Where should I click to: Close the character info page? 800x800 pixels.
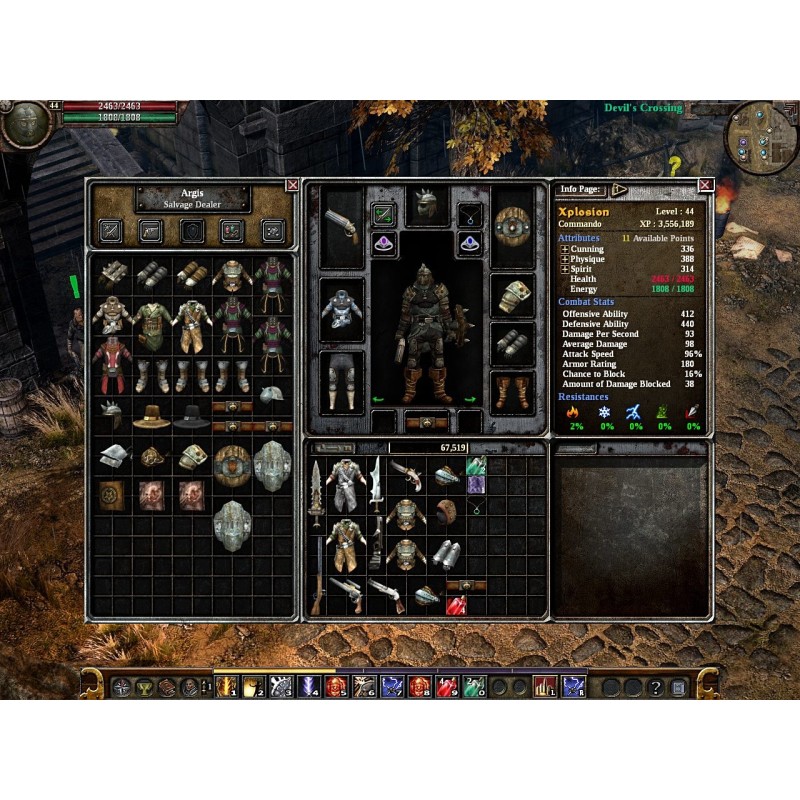coord(706,185)
